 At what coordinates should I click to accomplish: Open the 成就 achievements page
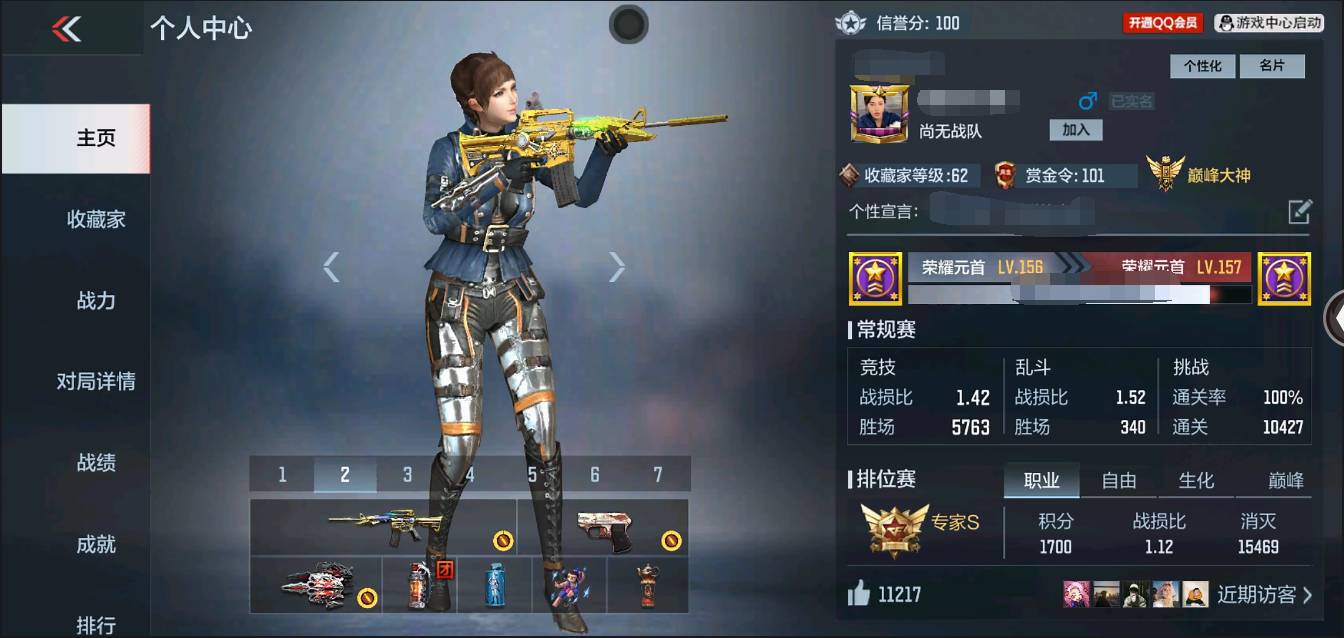pos(96,544)
